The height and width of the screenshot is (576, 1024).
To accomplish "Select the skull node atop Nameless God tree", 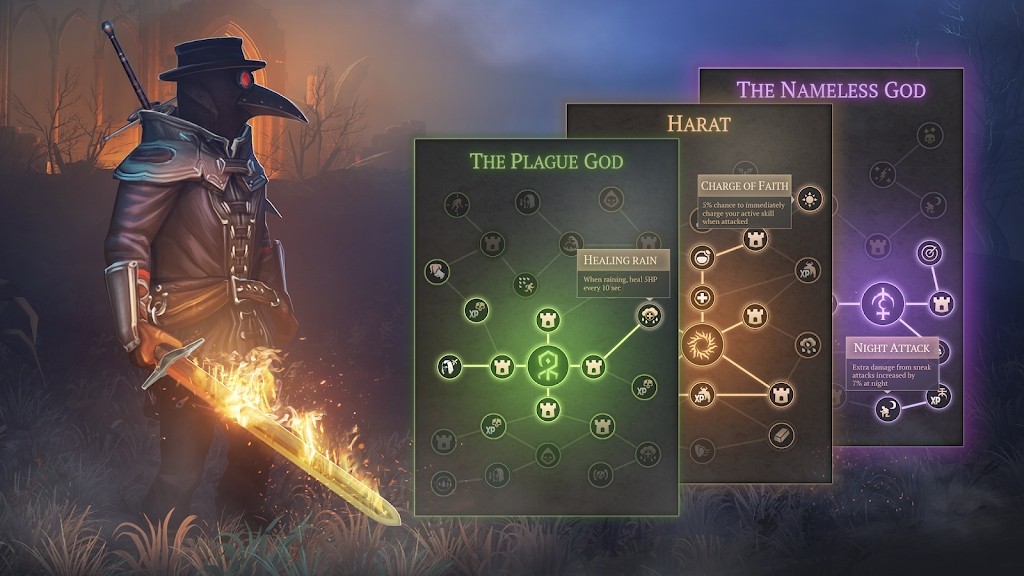I will (x=928, y=134).
